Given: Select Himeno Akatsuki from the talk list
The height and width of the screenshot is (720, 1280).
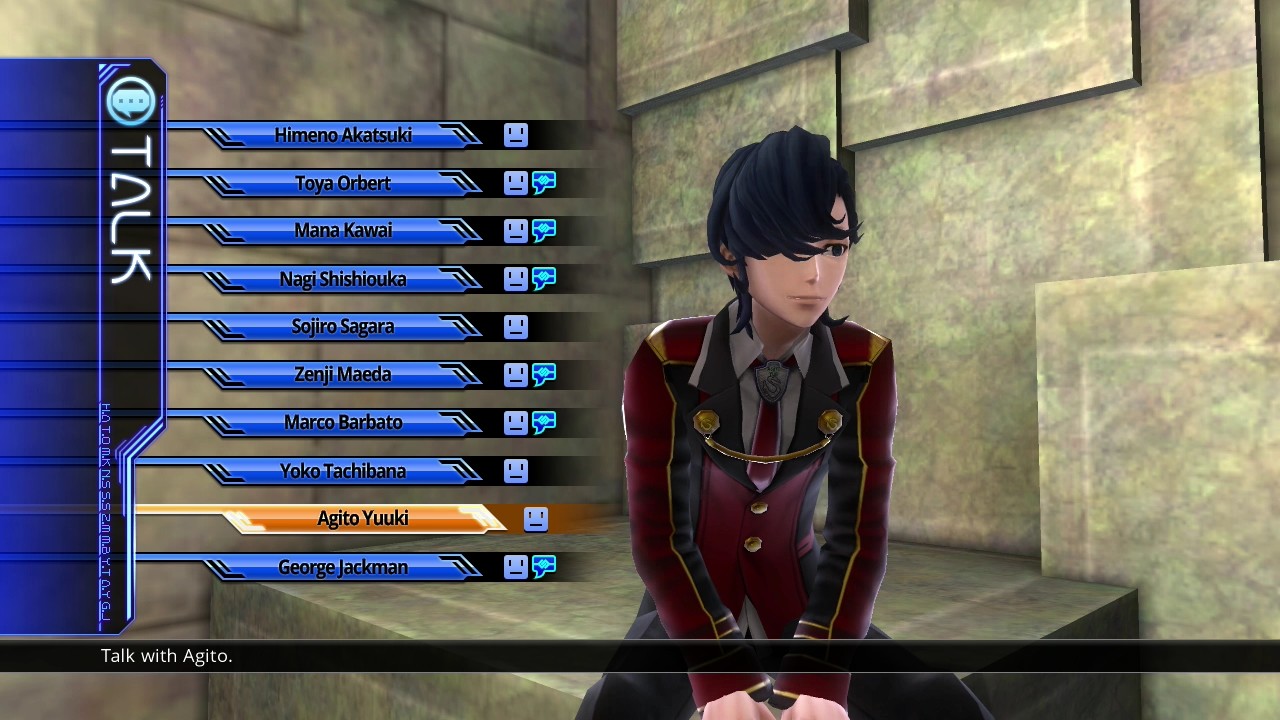Looking at the screenshot, I should point(343,135).
